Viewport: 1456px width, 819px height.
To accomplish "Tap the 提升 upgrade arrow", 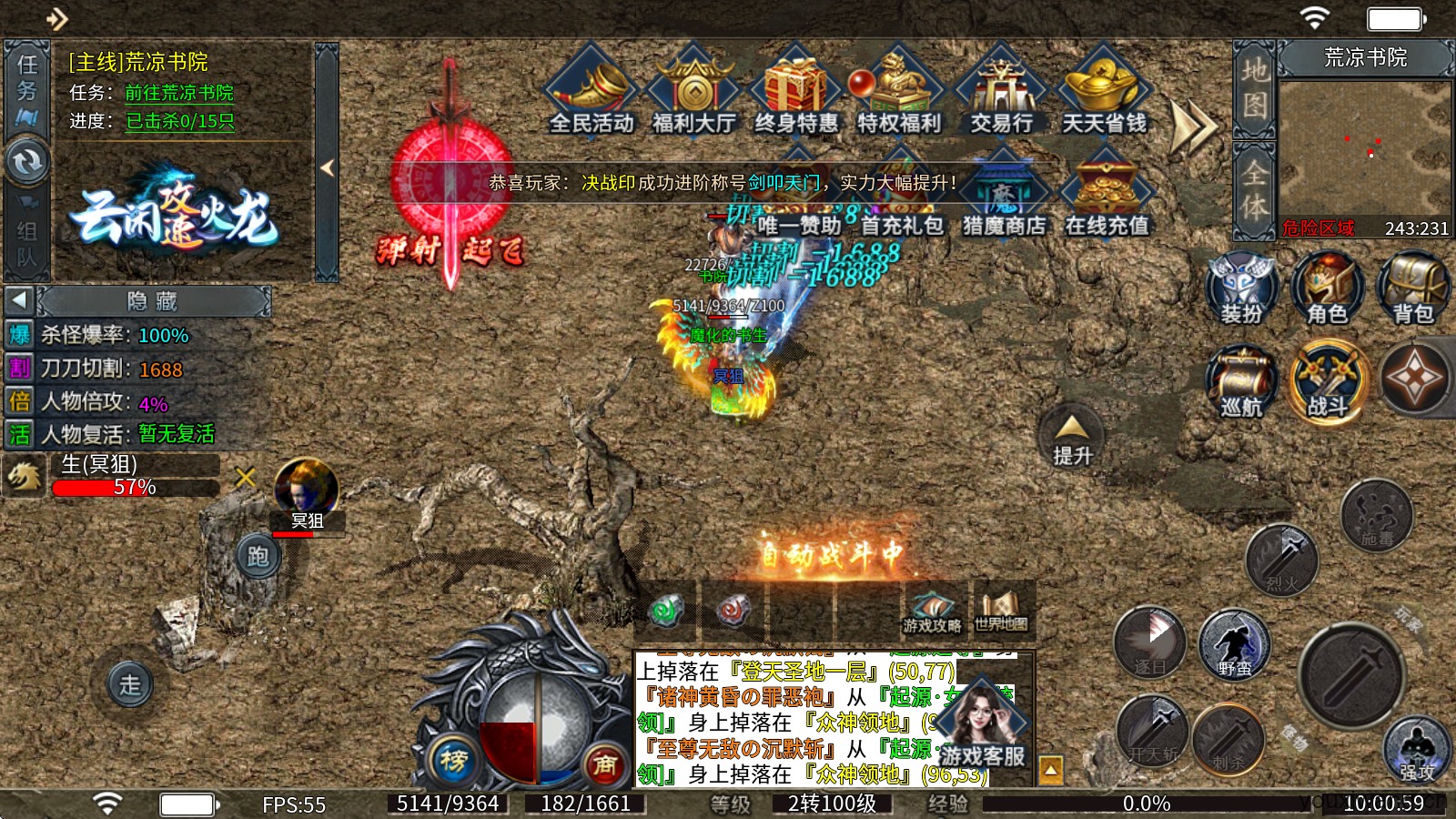I will (1072, 436).
